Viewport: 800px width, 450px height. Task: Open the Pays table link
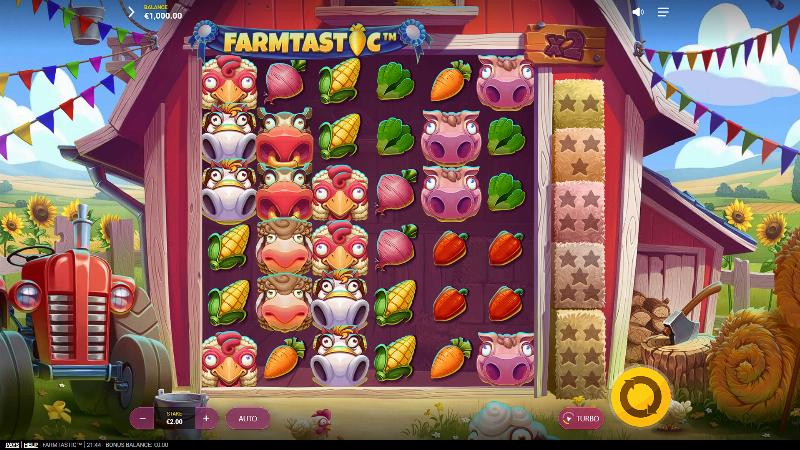click(10, 444)
